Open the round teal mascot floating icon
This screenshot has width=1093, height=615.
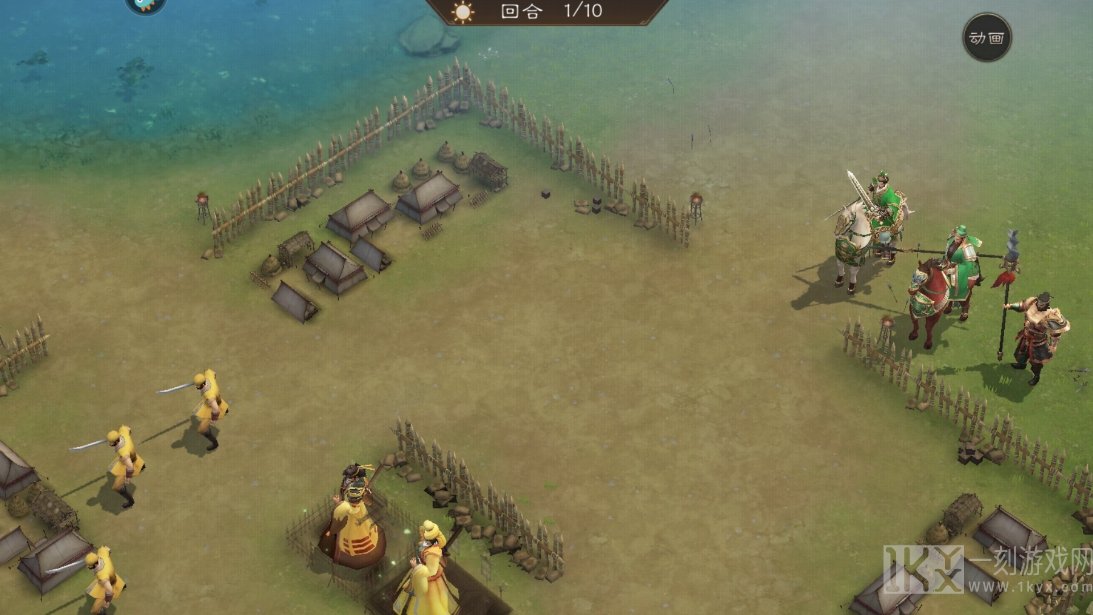[x=146, y=4]
